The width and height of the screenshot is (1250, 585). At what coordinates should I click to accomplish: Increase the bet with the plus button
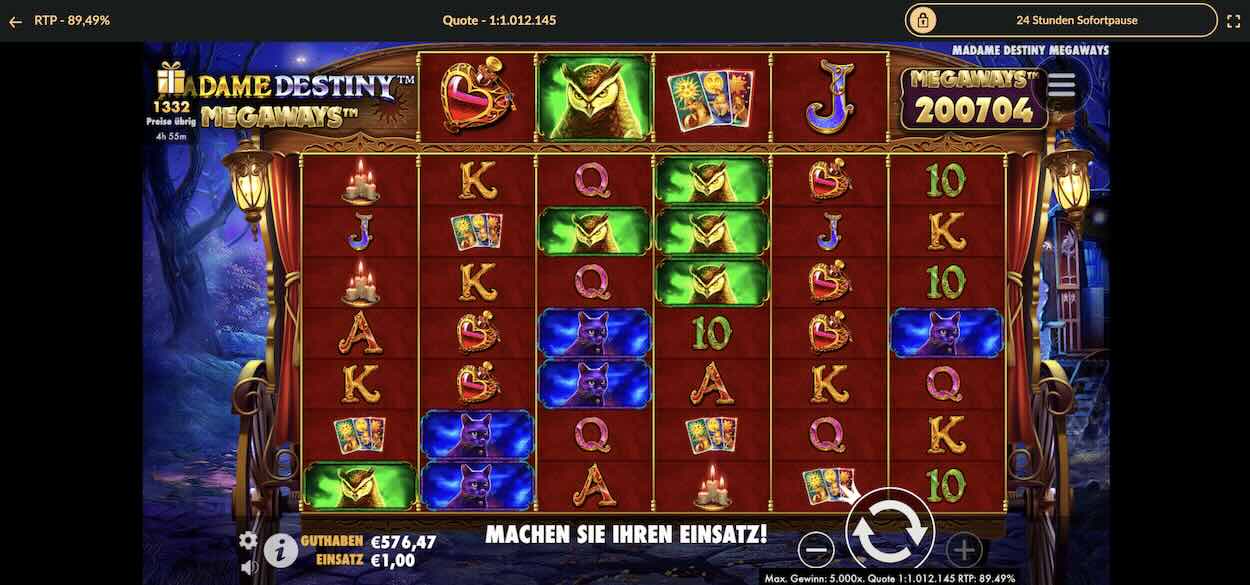pos(963,549)
